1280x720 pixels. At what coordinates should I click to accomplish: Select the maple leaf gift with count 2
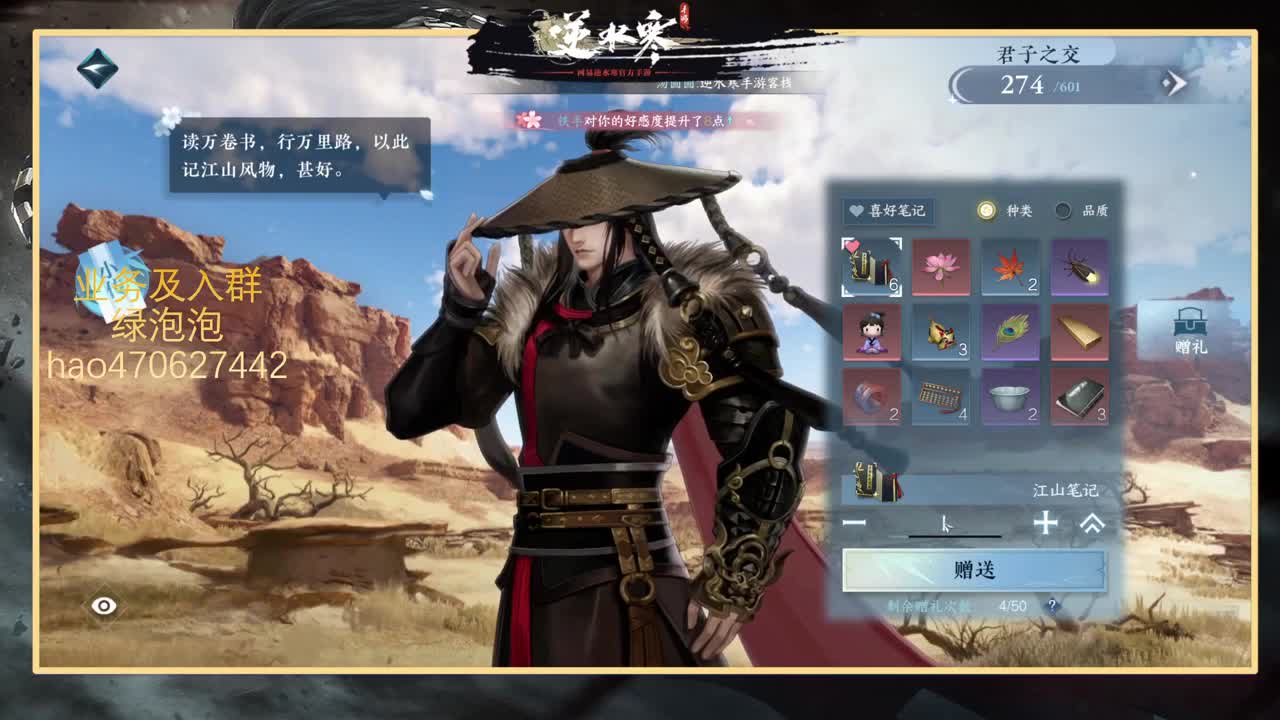[x=1009, y=268]
